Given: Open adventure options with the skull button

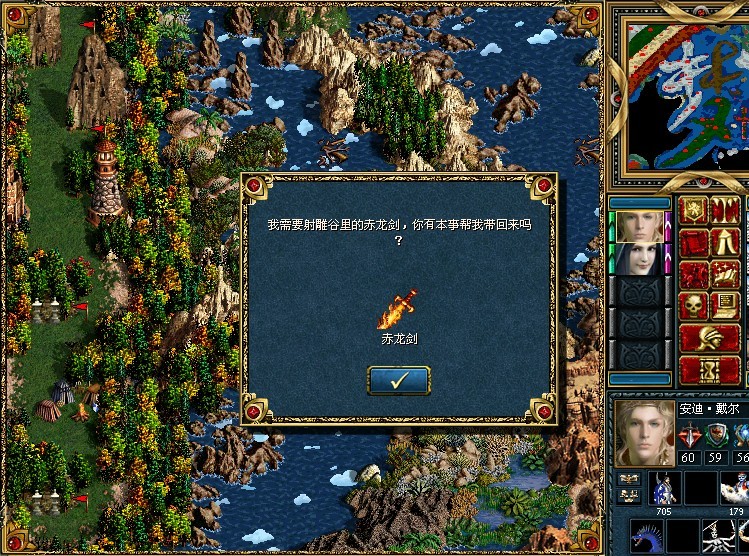Looking at the screenshot, I should pos(694,307).
